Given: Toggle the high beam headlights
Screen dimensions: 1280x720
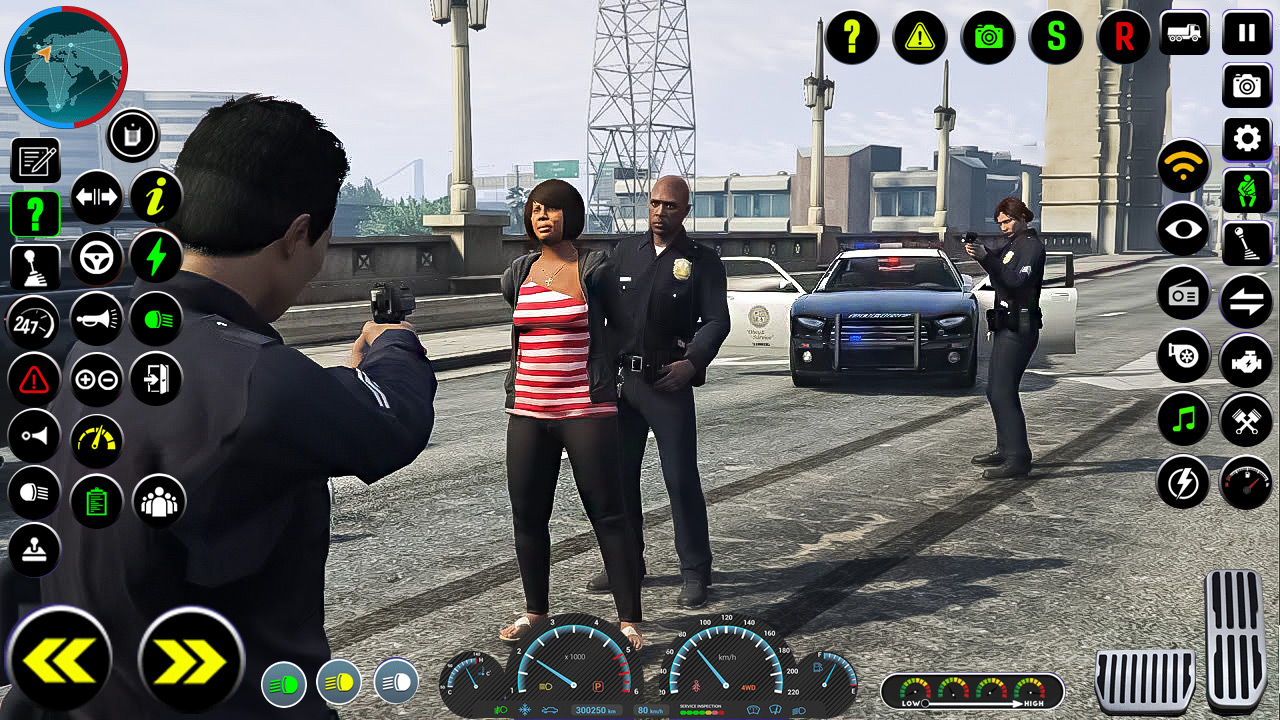Looking at the screenshot, I should tap(155, 320).
